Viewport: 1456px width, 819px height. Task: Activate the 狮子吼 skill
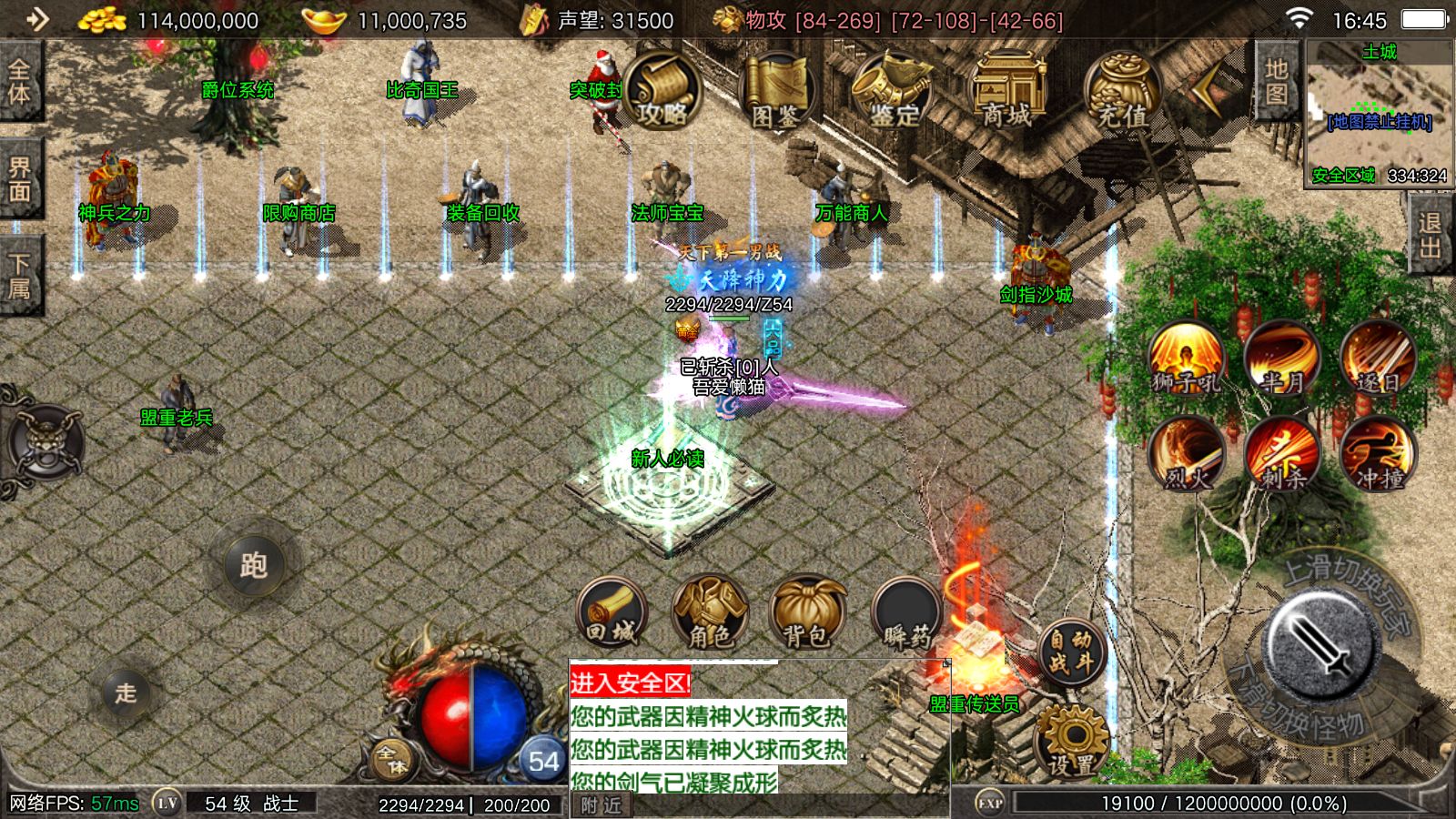pos(1187,359)
